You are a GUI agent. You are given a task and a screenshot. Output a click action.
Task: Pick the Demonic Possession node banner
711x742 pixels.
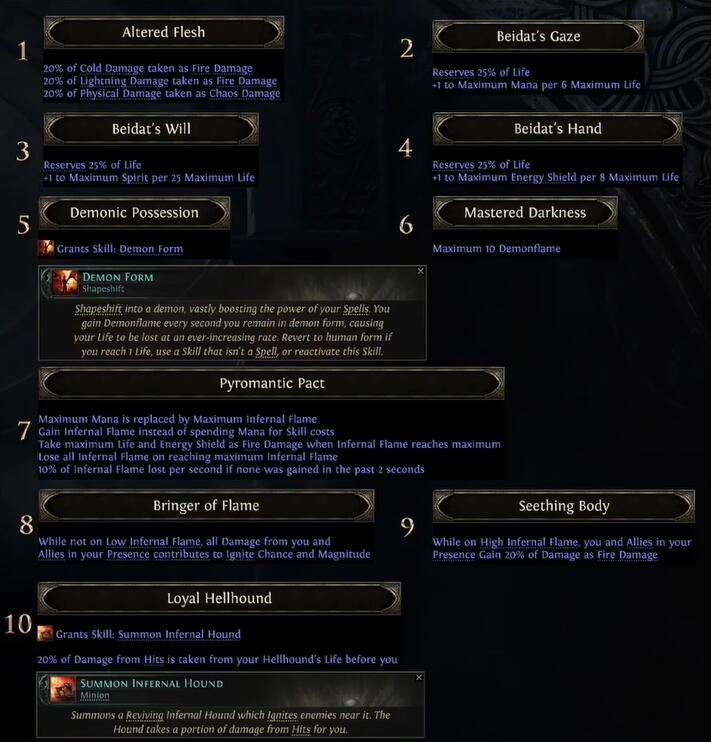134,213
